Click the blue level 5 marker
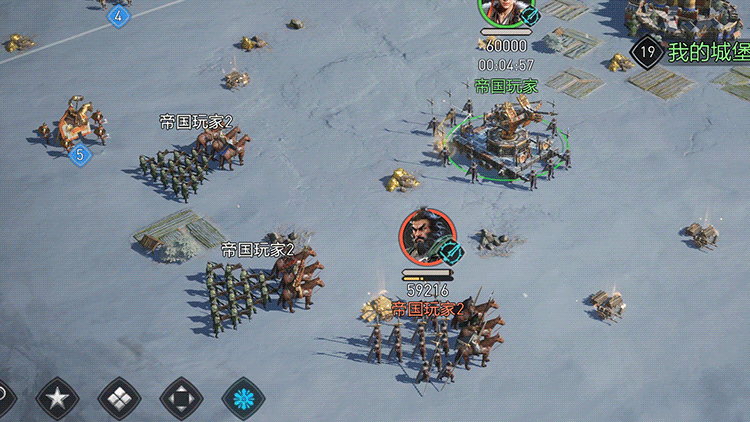 pyautogui.click(x=80, y=155)
